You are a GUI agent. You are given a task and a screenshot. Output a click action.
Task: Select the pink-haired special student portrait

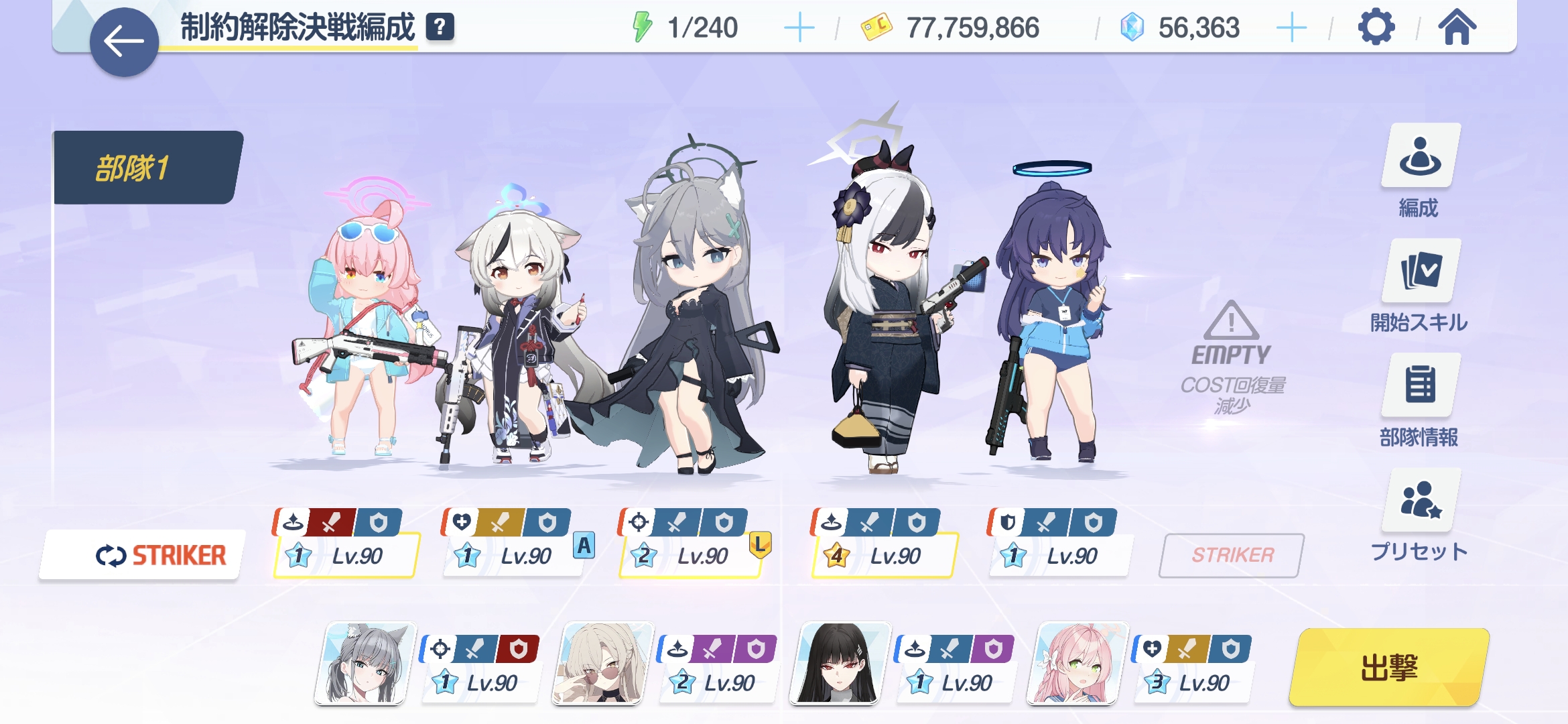[1076, 664]
